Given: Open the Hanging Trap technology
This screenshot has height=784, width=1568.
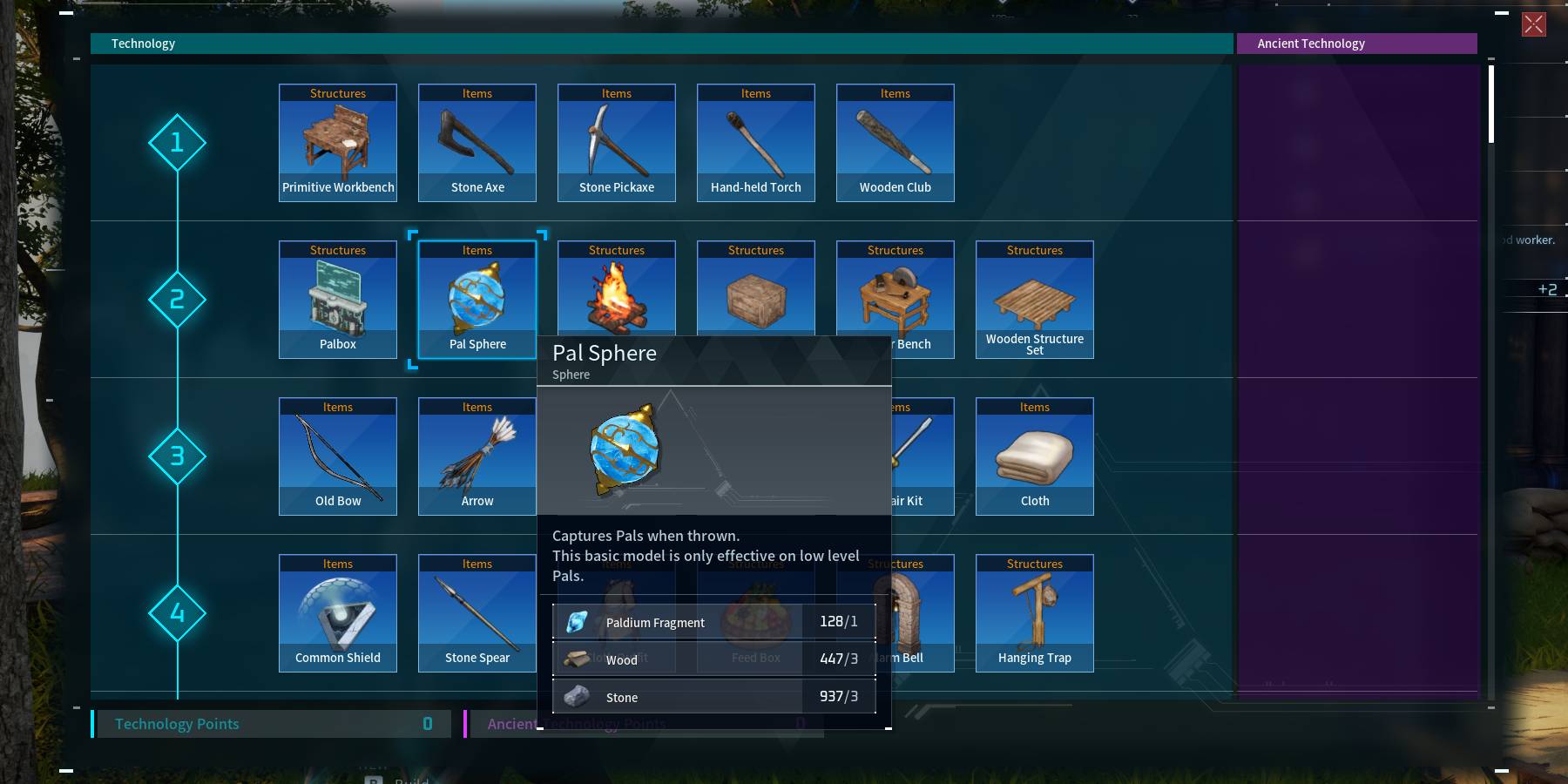Looking at the screenshot, I should point(1034,612).
